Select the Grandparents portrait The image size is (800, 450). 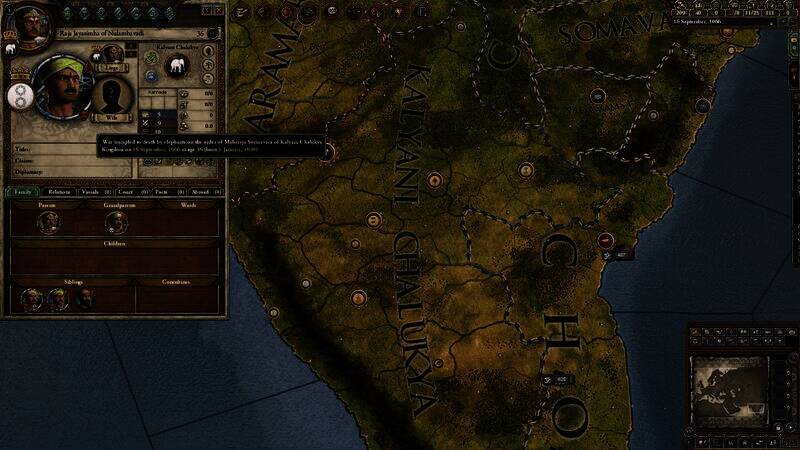pos(112,222)
